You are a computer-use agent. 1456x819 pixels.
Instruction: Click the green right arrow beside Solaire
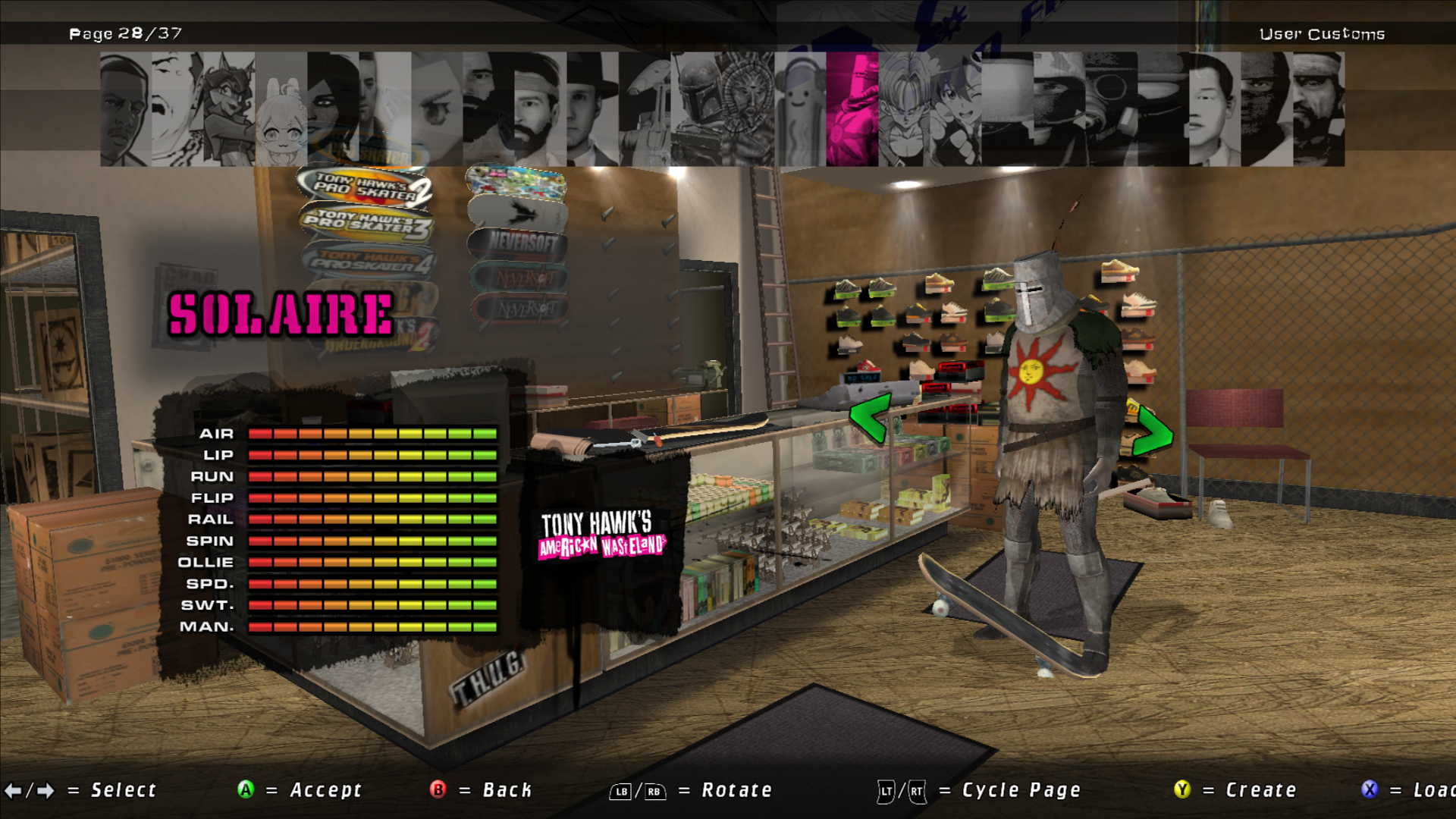1153,432
